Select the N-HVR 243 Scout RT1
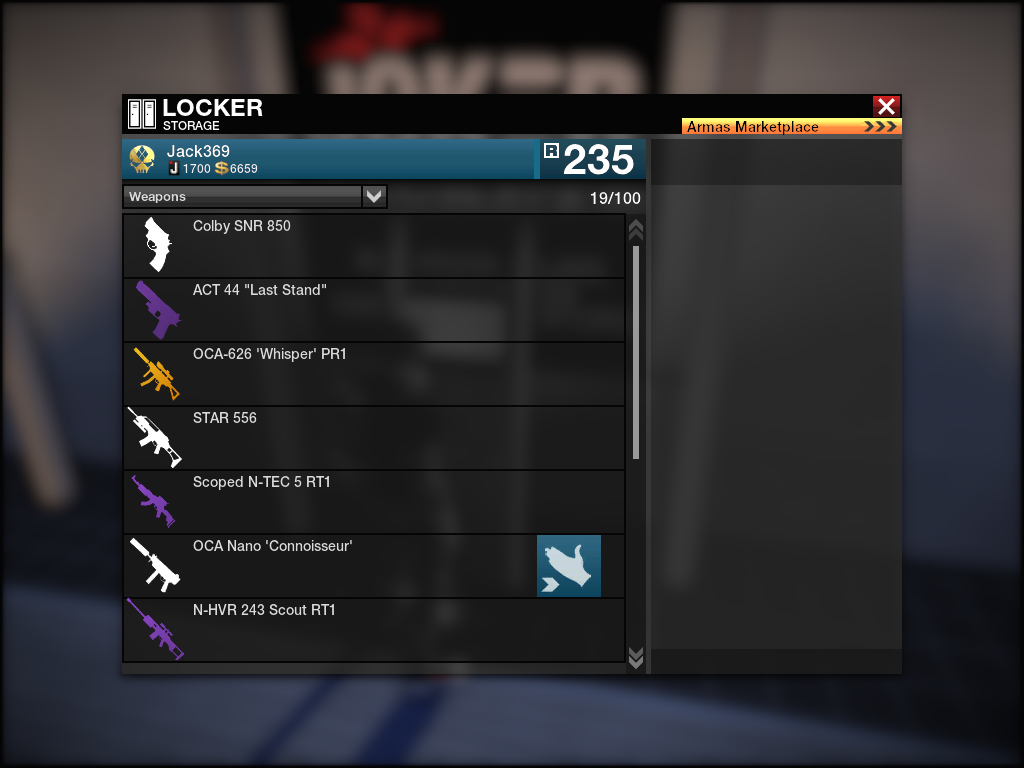 (x=373, y=630)
